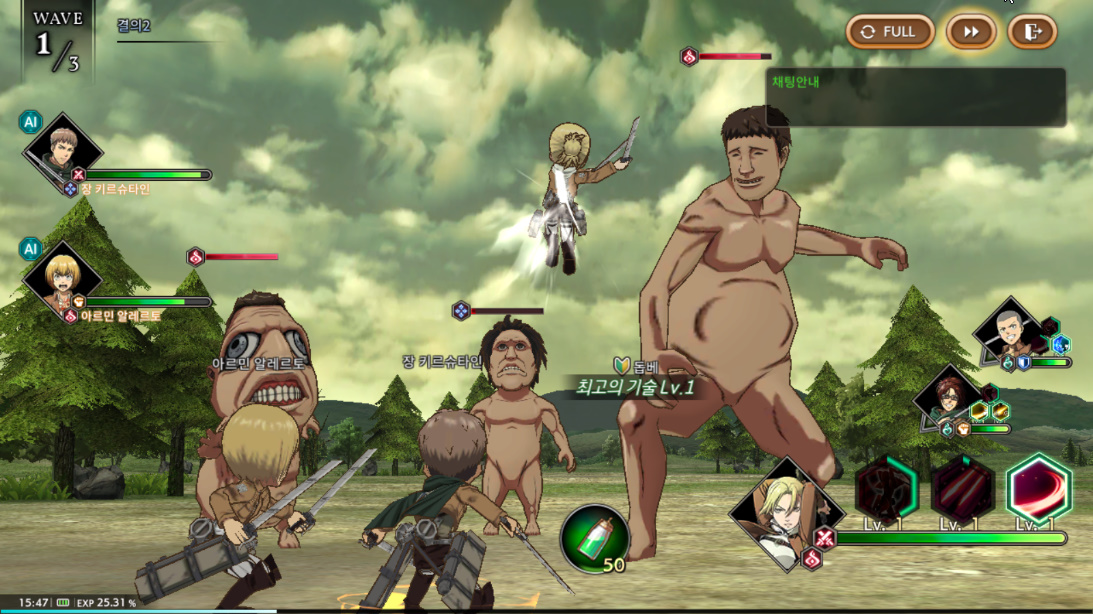Toggle the FULL auto-battle button

pos(890,32)
